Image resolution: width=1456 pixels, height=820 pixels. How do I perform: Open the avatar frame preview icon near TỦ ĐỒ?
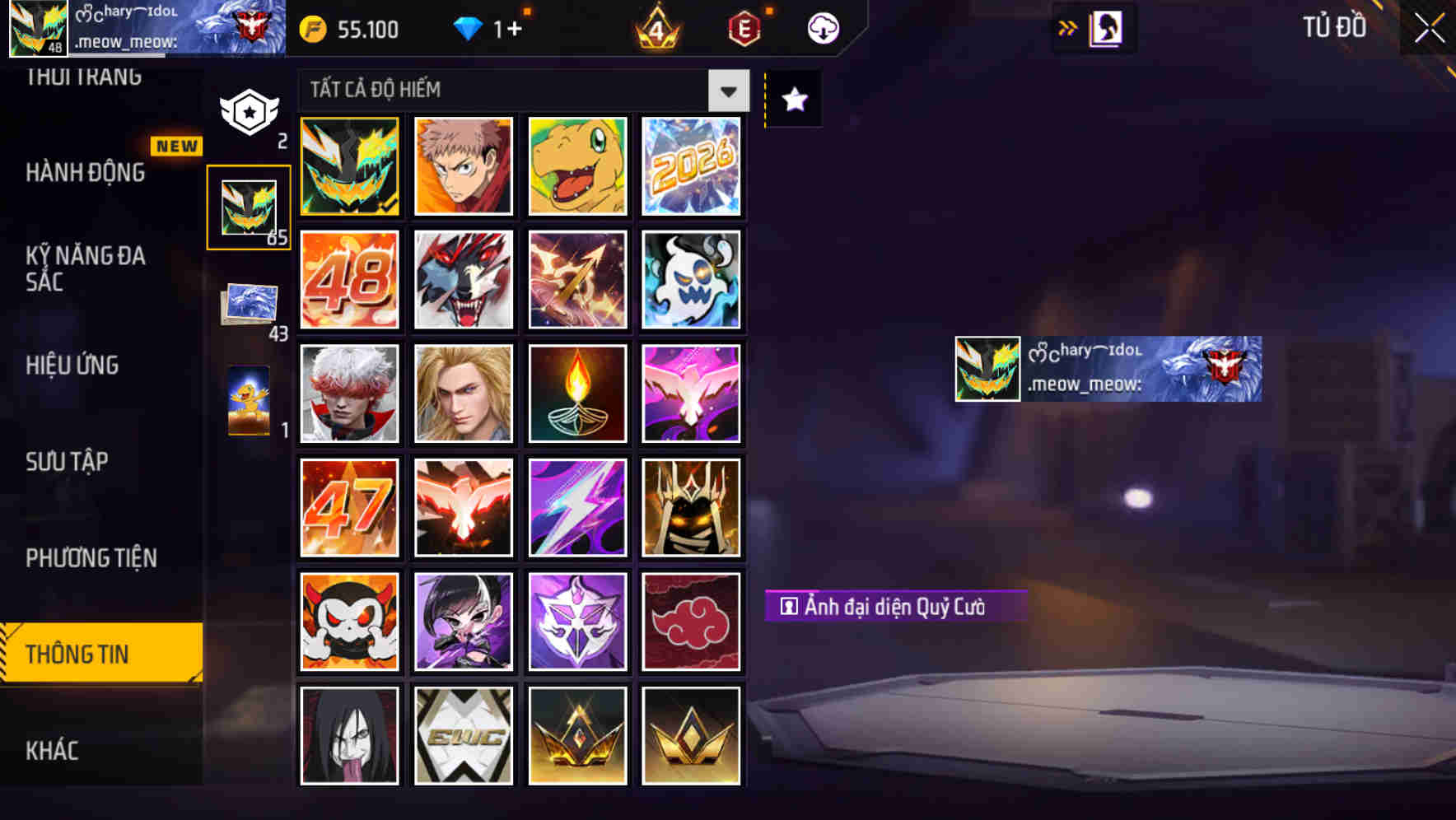tap(1105, 27)
